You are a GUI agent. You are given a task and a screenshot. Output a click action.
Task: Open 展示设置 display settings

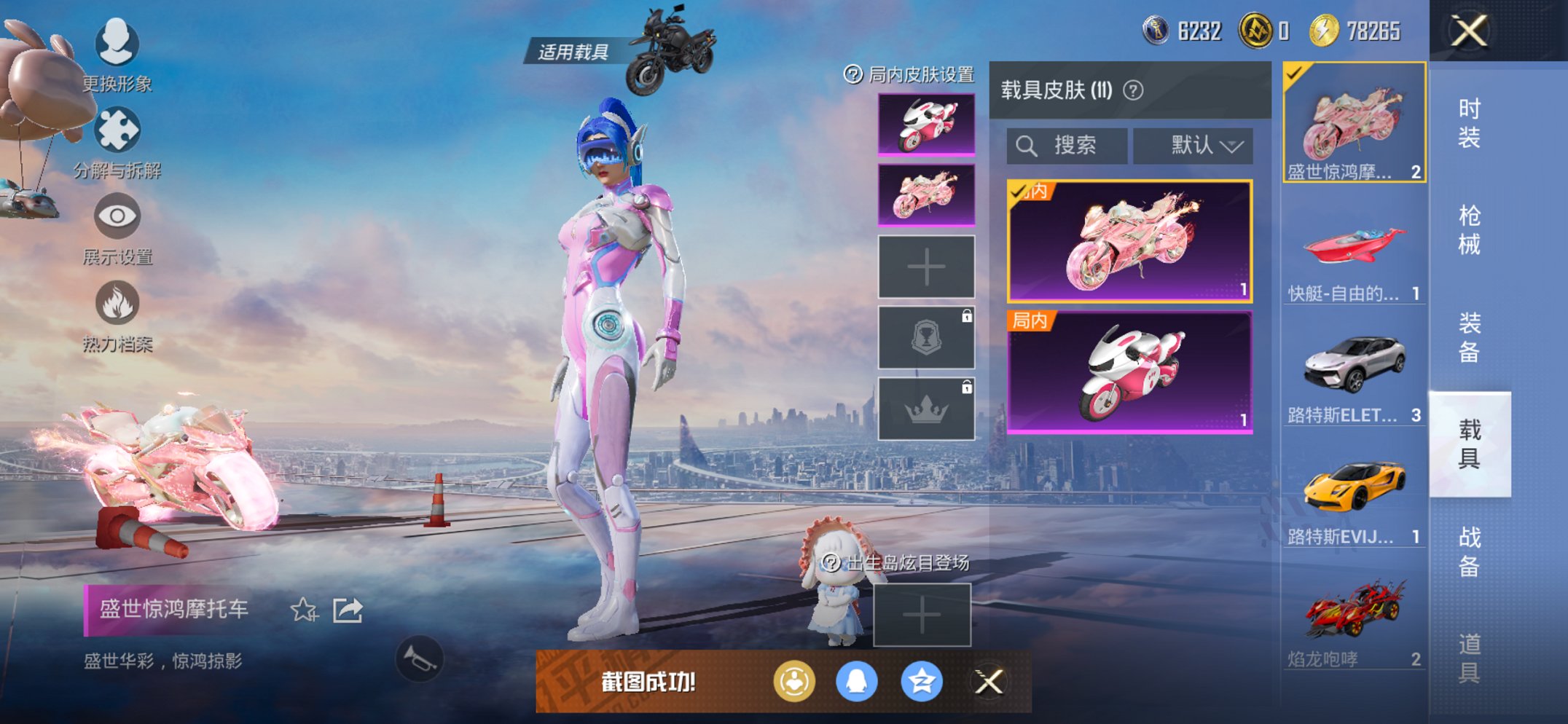[117, 215]
